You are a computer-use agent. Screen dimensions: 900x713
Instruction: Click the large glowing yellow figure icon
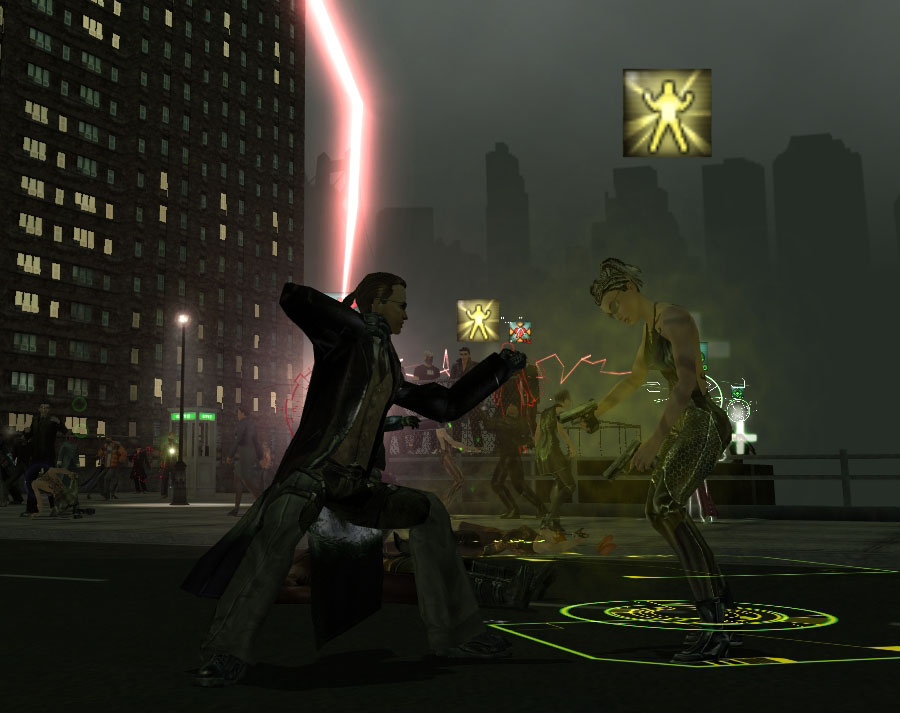667,113
